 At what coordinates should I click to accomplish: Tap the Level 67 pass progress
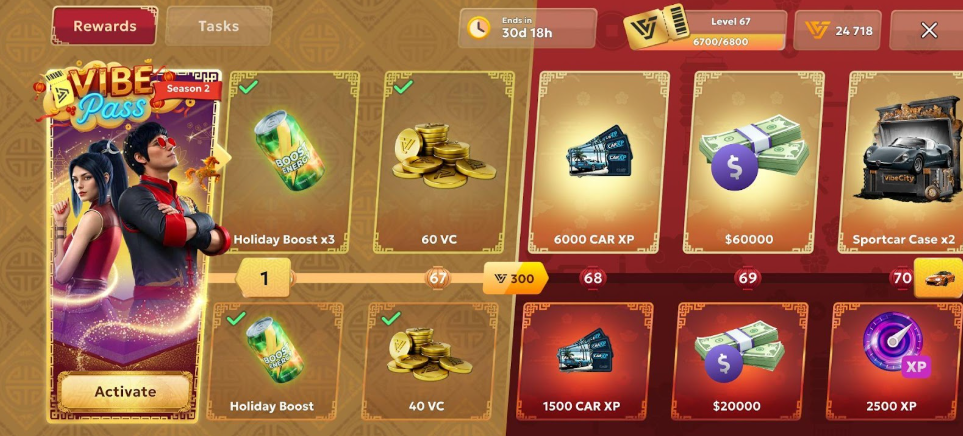[x=705, y=30]
